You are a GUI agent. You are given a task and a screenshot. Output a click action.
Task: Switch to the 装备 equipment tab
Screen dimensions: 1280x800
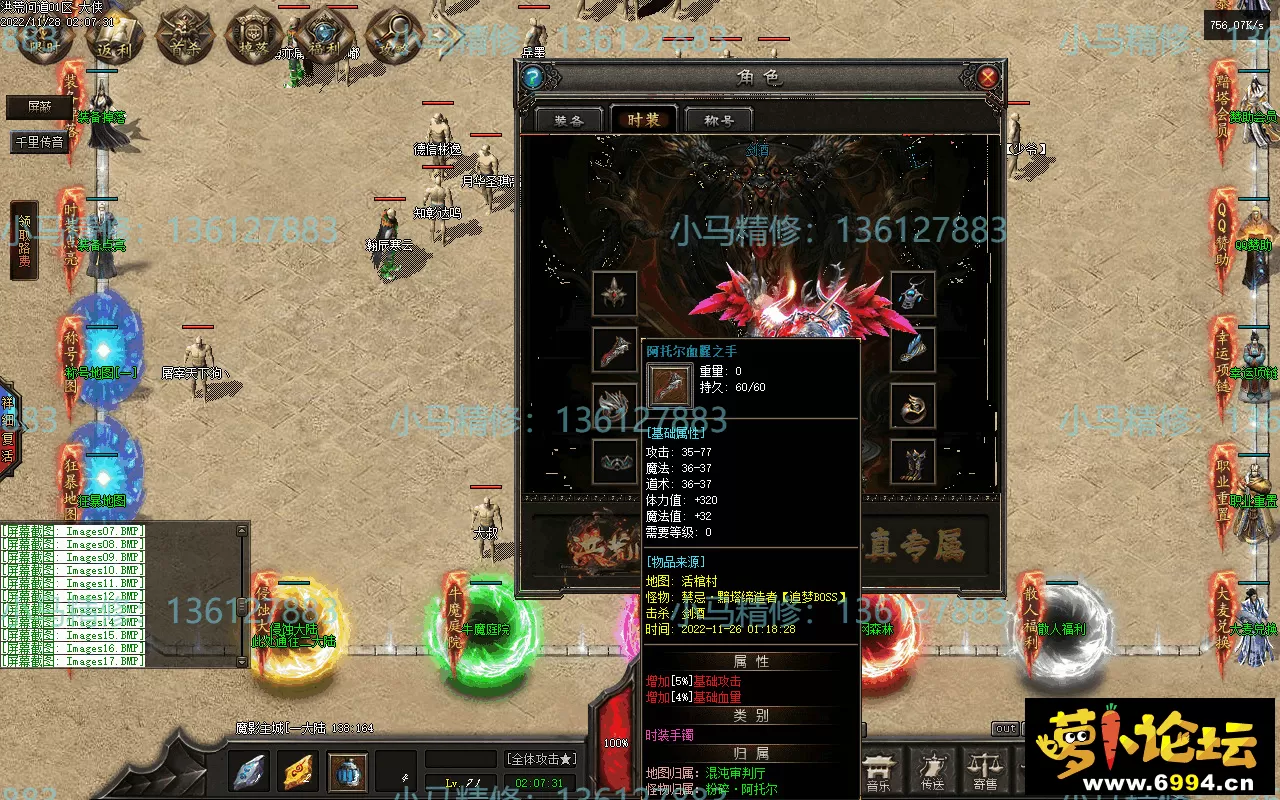[568, 120]
